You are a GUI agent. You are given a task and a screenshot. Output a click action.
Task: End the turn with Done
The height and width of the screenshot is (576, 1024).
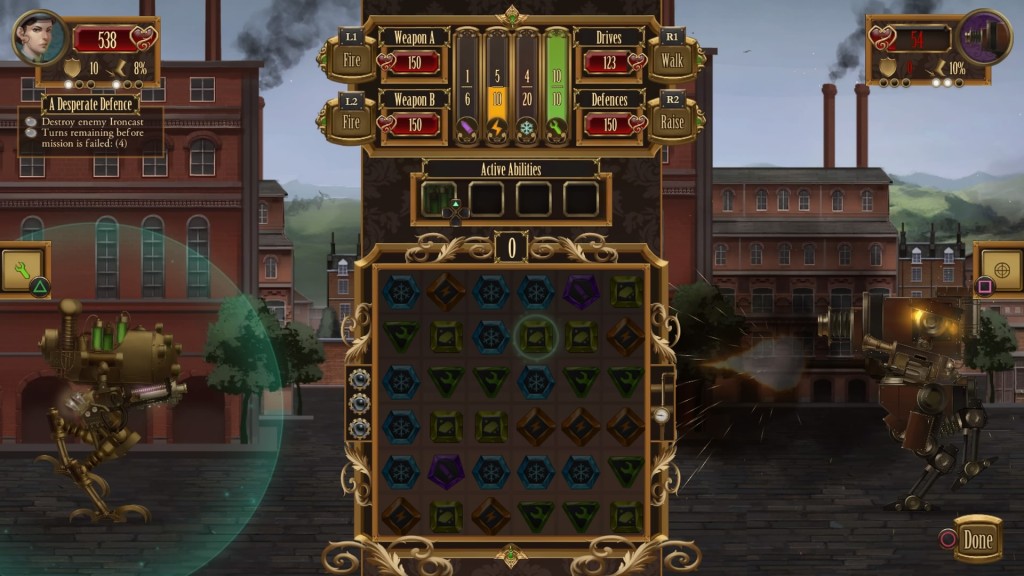(977, 541)
